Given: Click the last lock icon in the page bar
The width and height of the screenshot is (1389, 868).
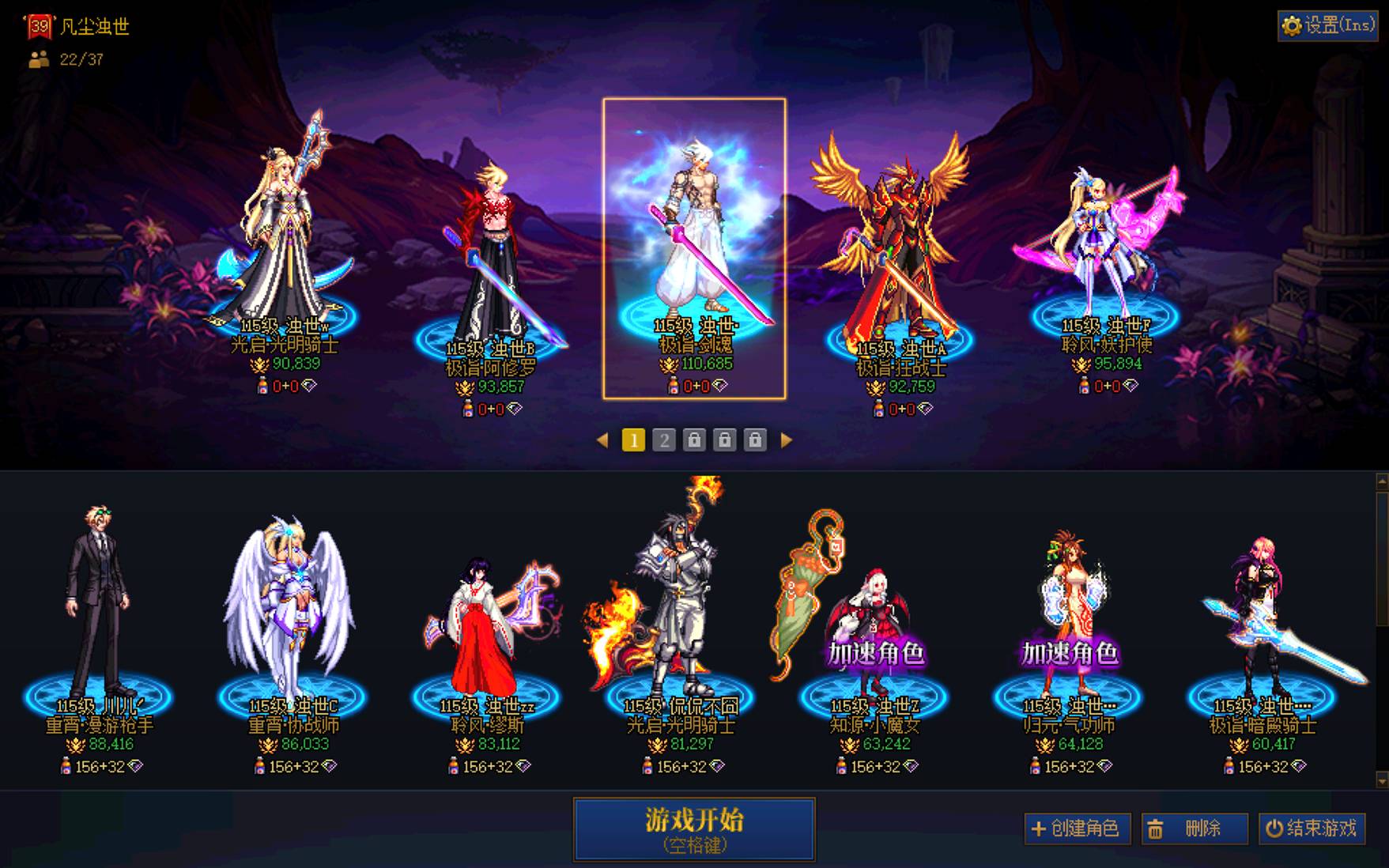Looking at the screenshot, I should point(756,441).
